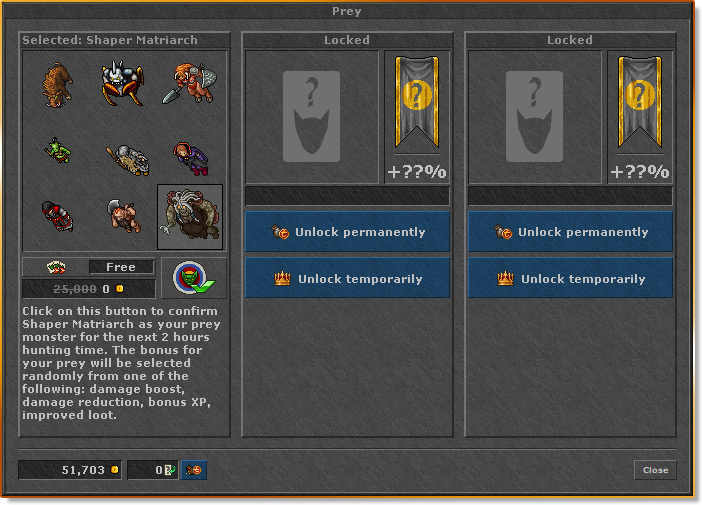Unlock the second prey slot permanently
The height and width of the screenshot is (505, 702).
347,232
